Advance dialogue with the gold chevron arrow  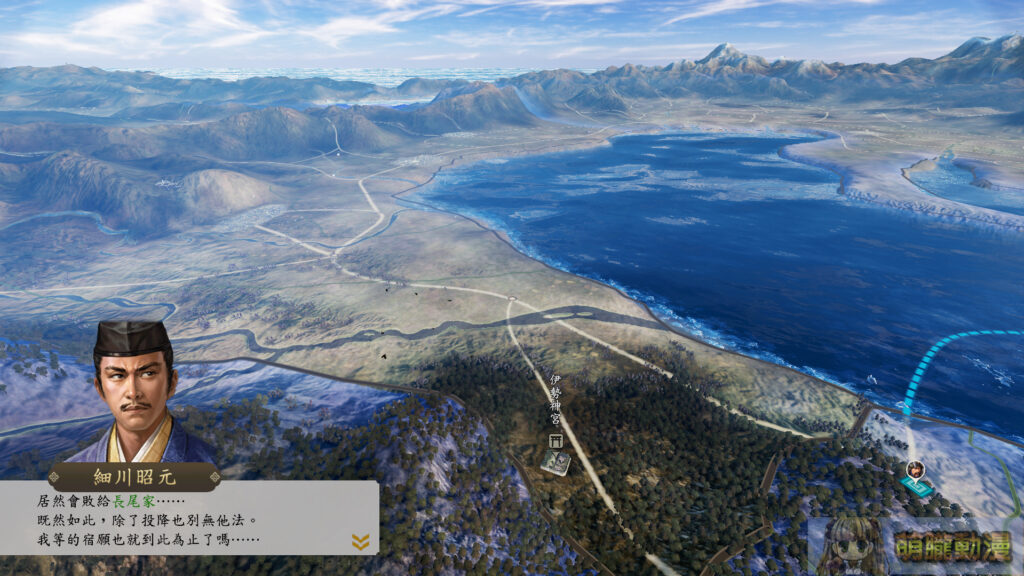tap(360, 541)
